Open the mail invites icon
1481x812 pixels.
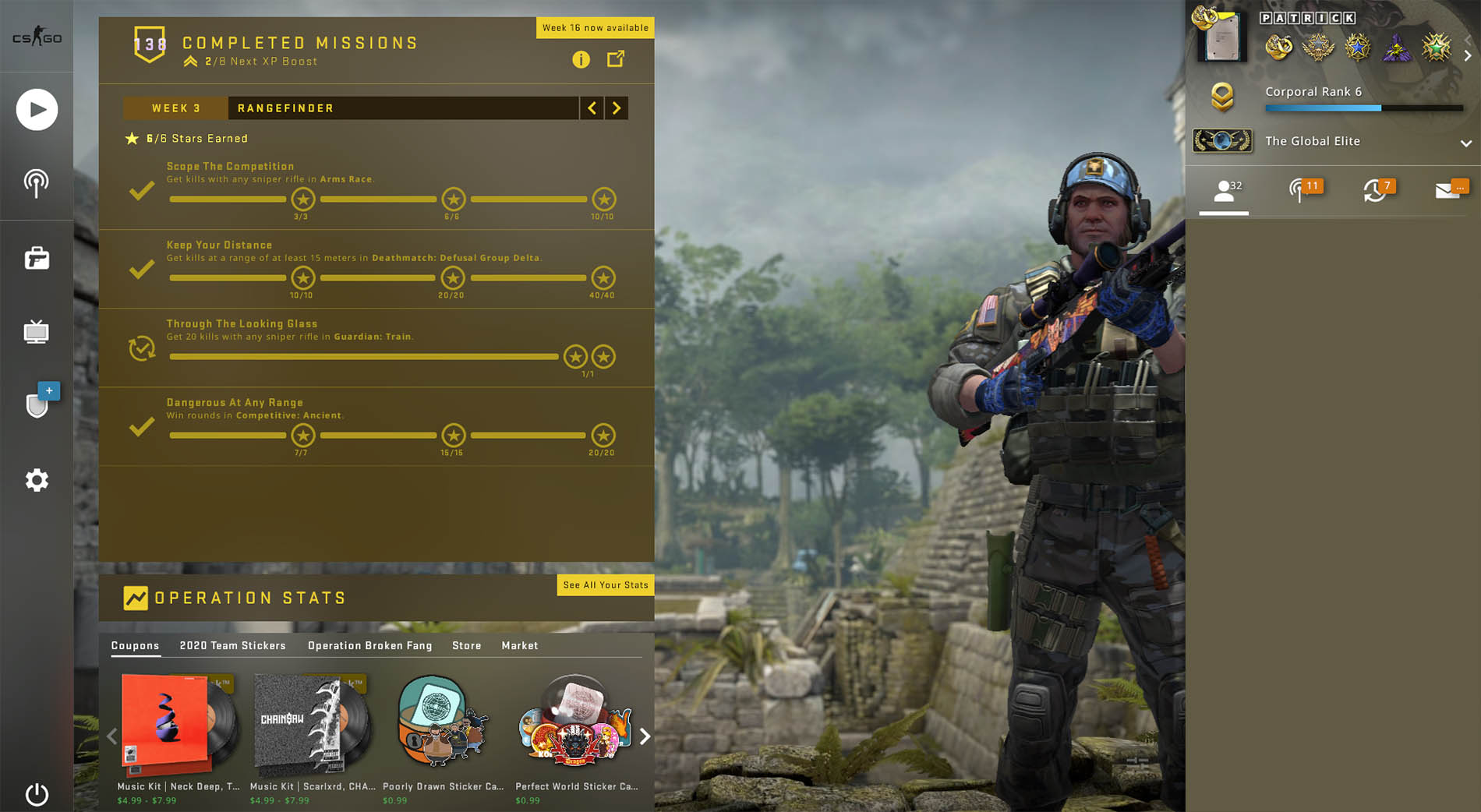[x=1449, y=191]
